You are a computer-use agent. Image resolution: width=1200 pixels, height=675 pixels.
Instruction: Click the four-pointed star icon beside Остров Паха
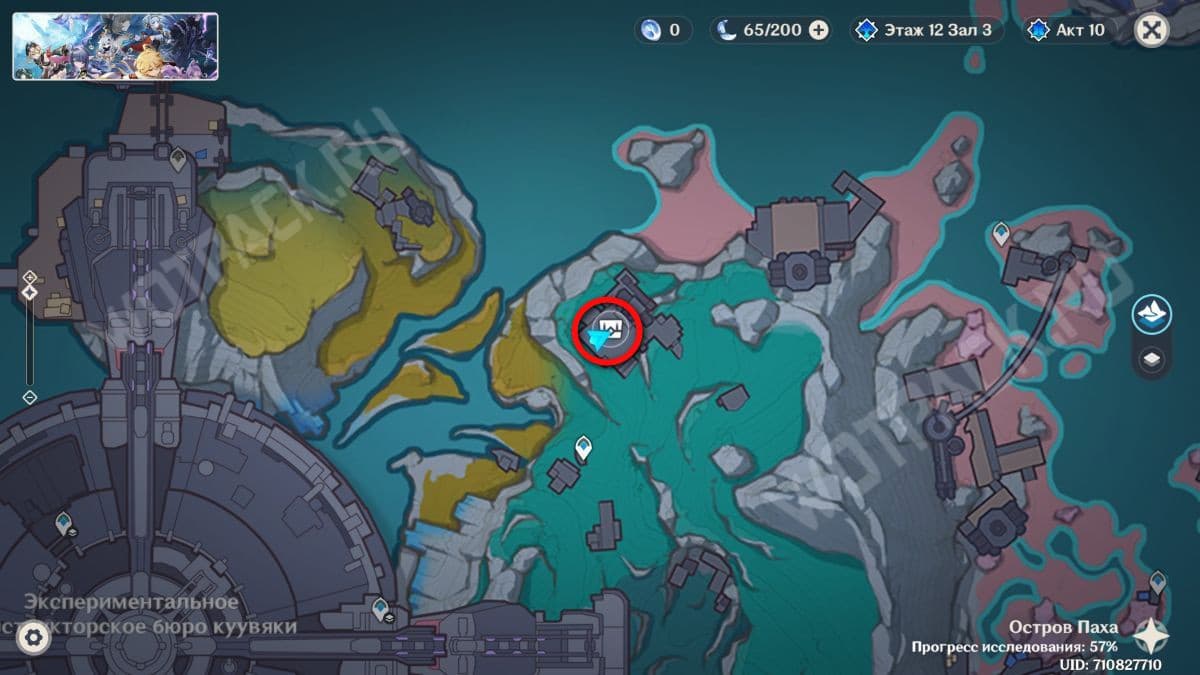click(1153, 634)
